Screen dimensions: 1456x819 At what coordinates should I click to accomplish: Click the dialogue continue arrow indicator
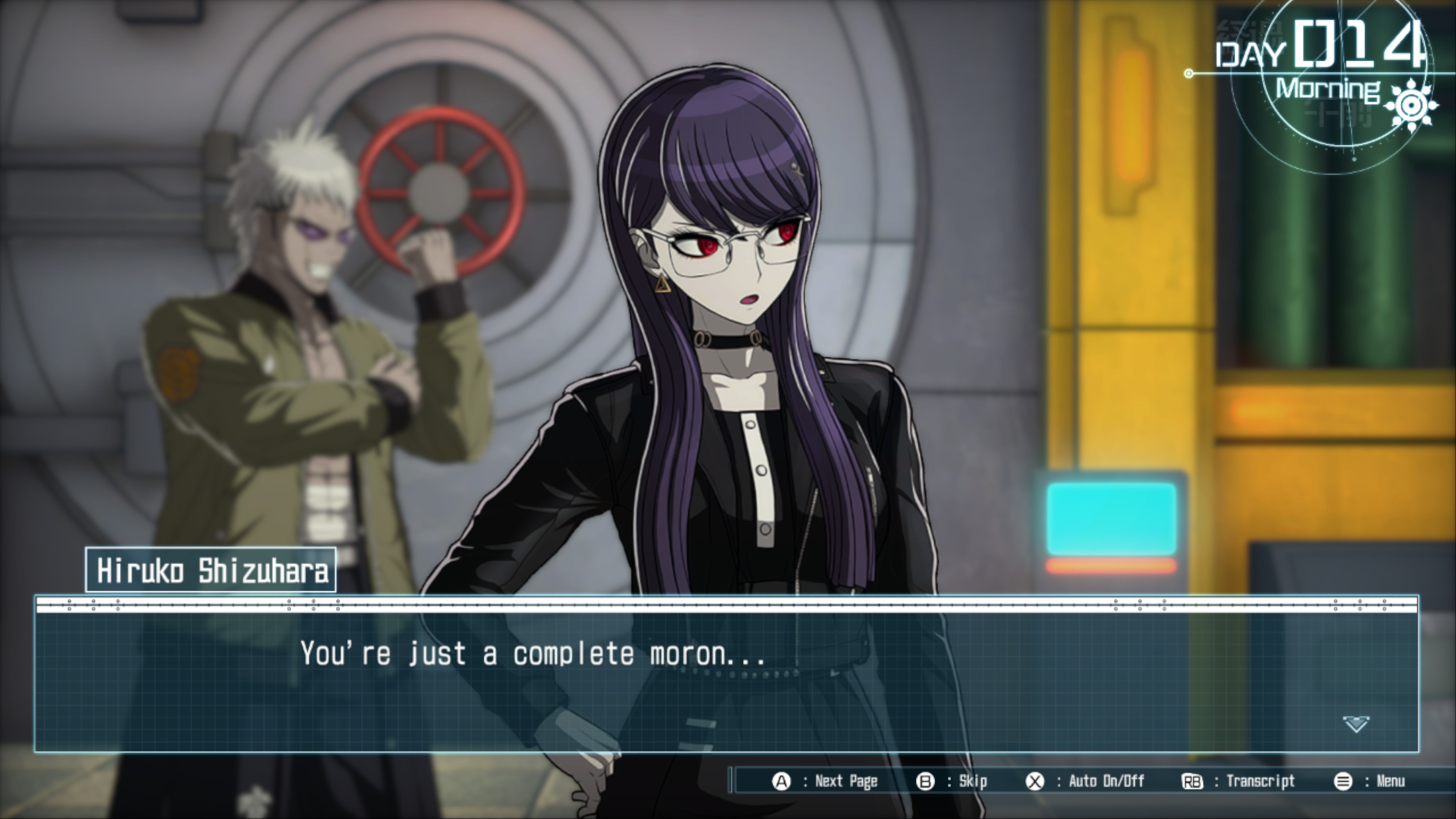(x=1356, y=723)
